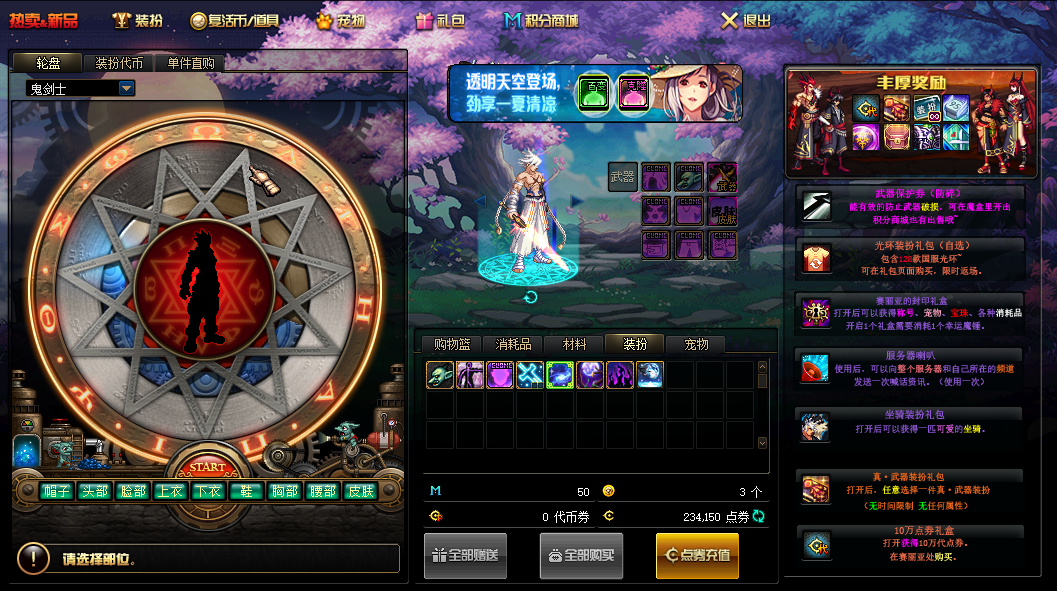
Task: Open the 积分商城 points mall
Action: pyautogui.click(x=541, y=20)
